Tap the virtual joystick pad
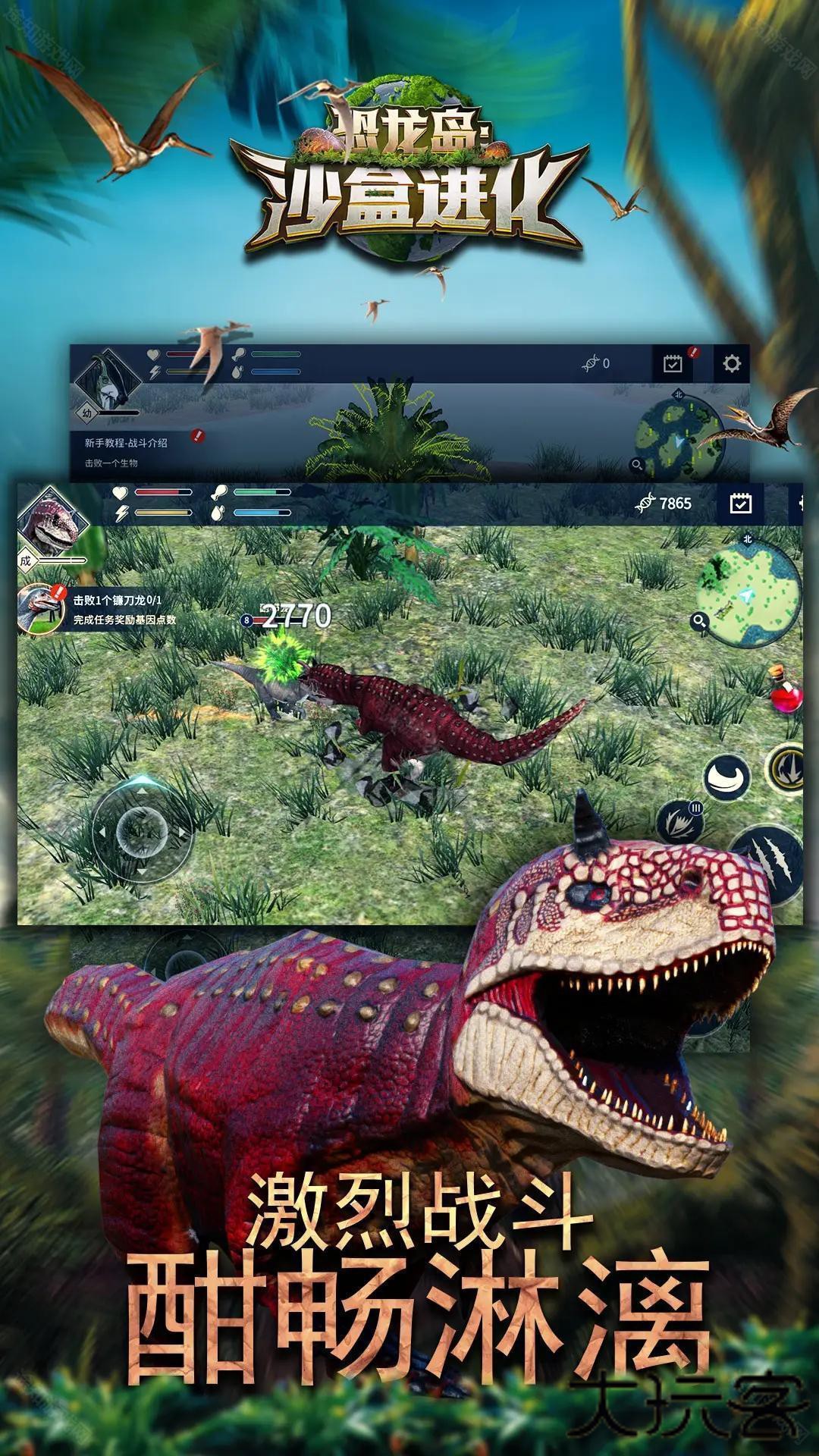819x1456 pixels. pyautogui.click(x=141, y=830)
